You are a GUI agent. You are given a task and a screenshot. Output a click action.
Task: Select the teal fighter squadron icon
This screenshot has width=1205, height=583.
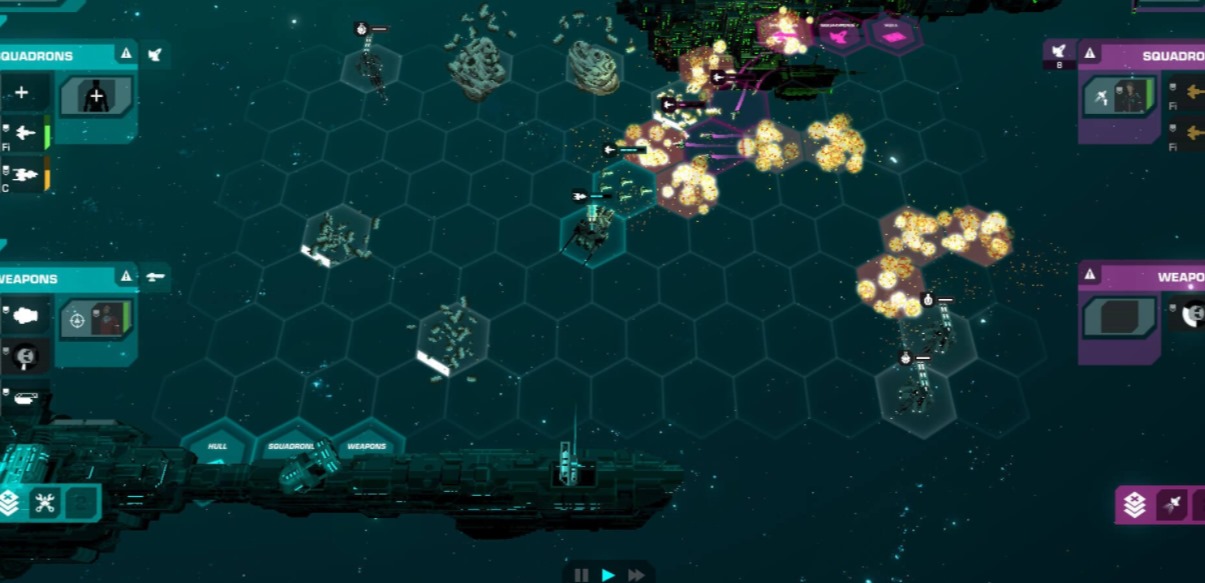click(x=22, y=133)
